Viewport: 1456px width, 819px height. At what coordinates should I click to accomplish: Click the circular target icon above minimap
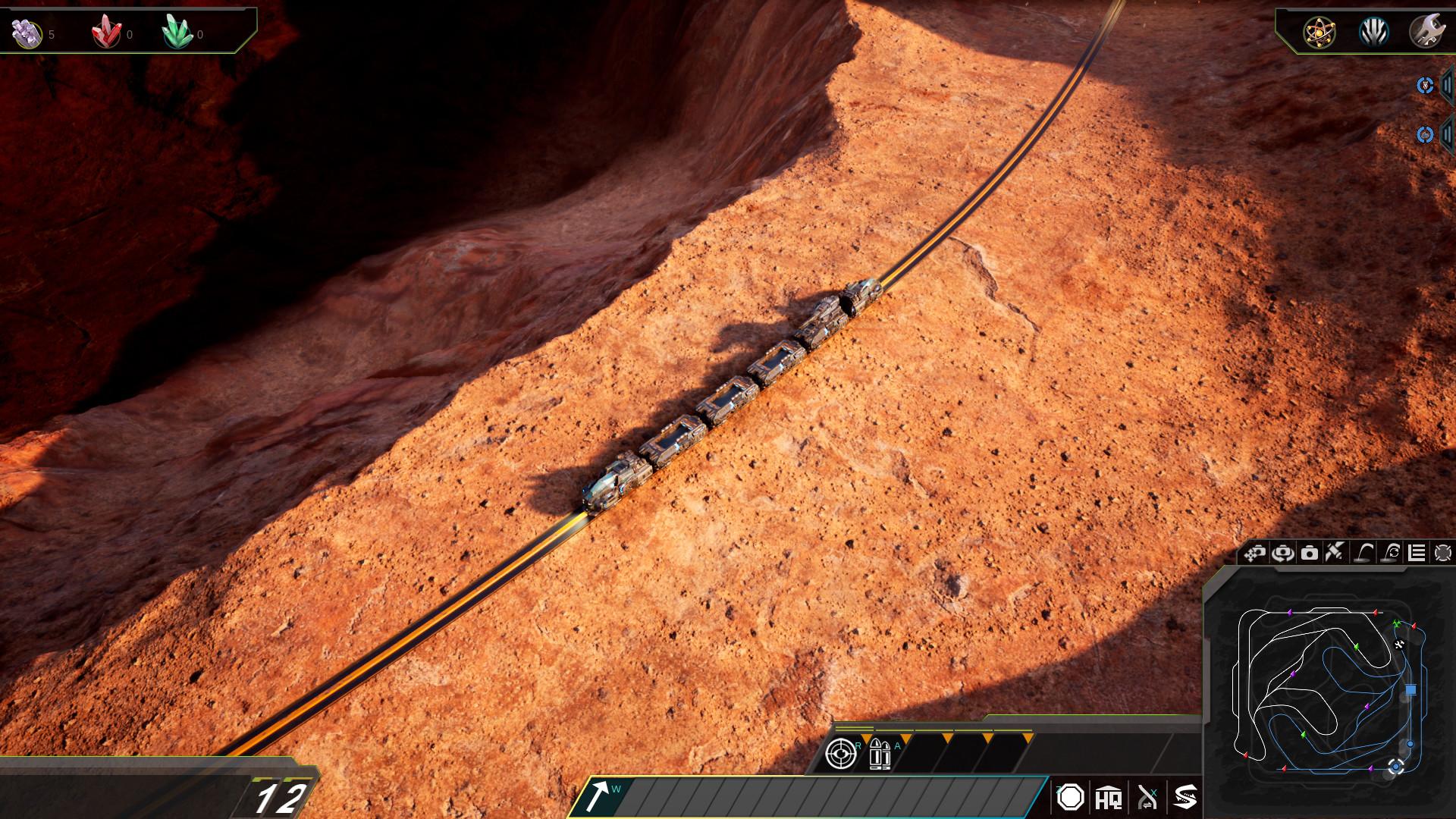pos(1443,553)
